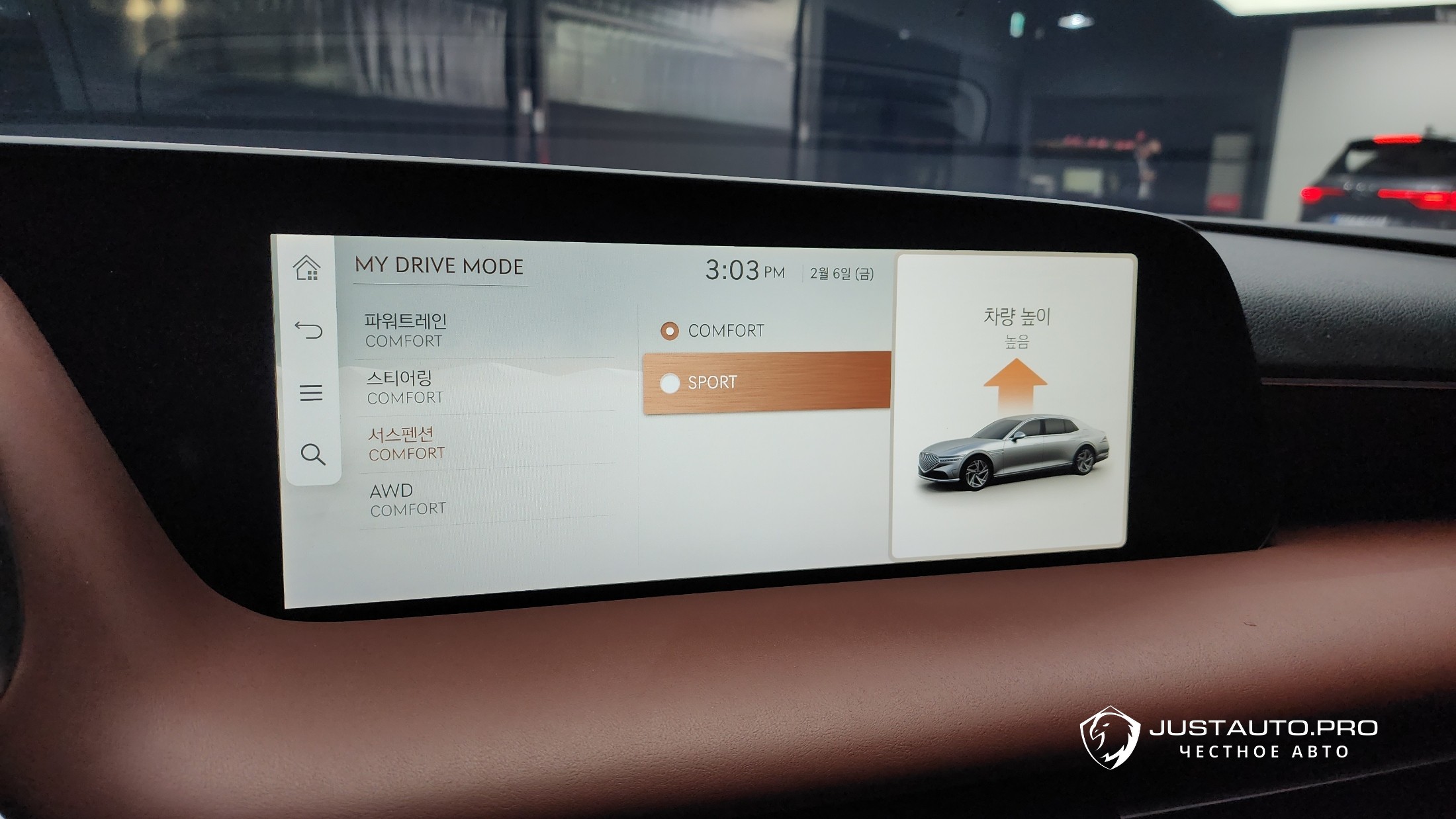Open the hamburger menu icon

pos(310,392)
